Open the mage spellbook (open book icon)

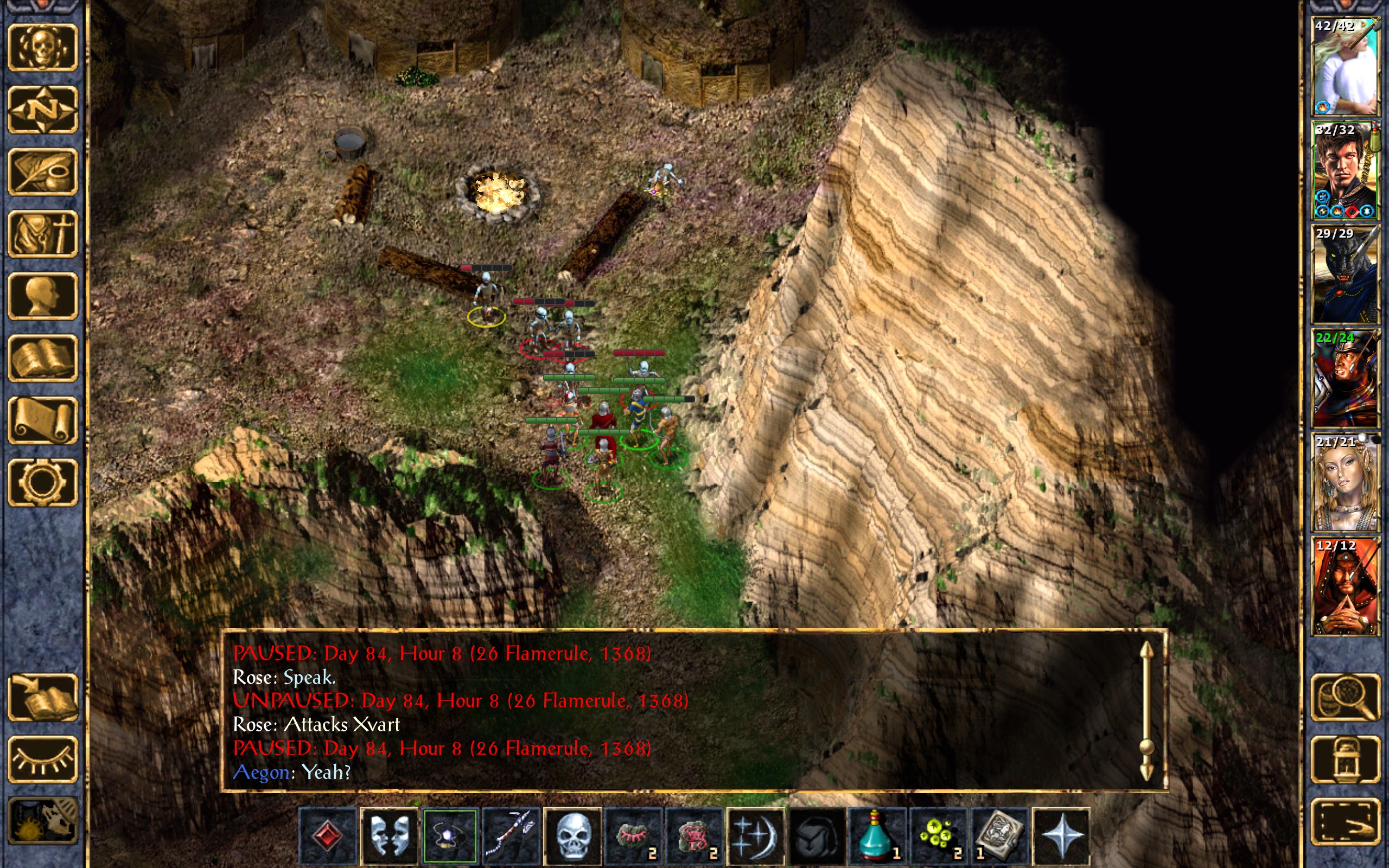[42, 358]
